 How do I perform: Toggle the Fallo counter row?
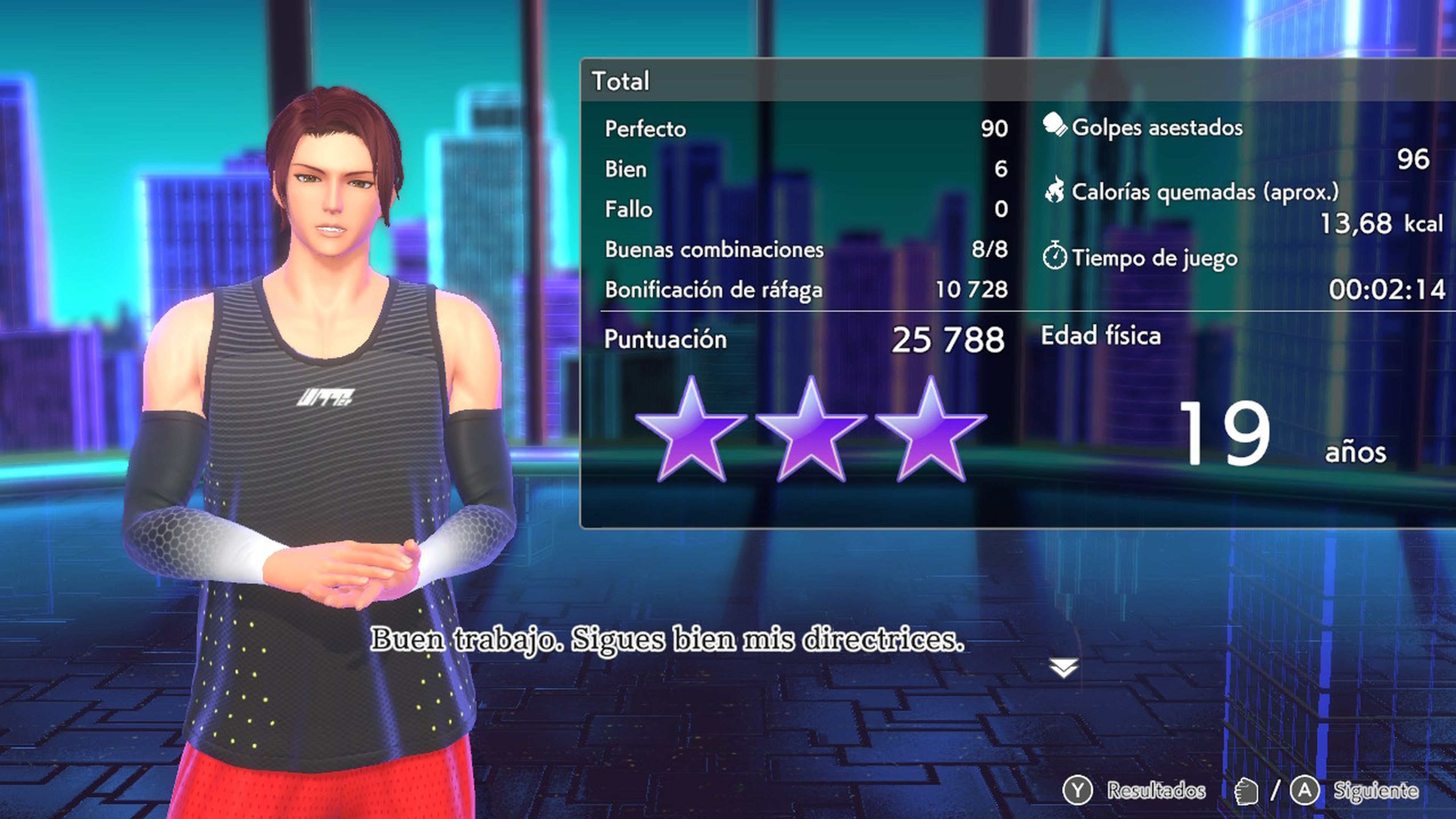[735, 209]
